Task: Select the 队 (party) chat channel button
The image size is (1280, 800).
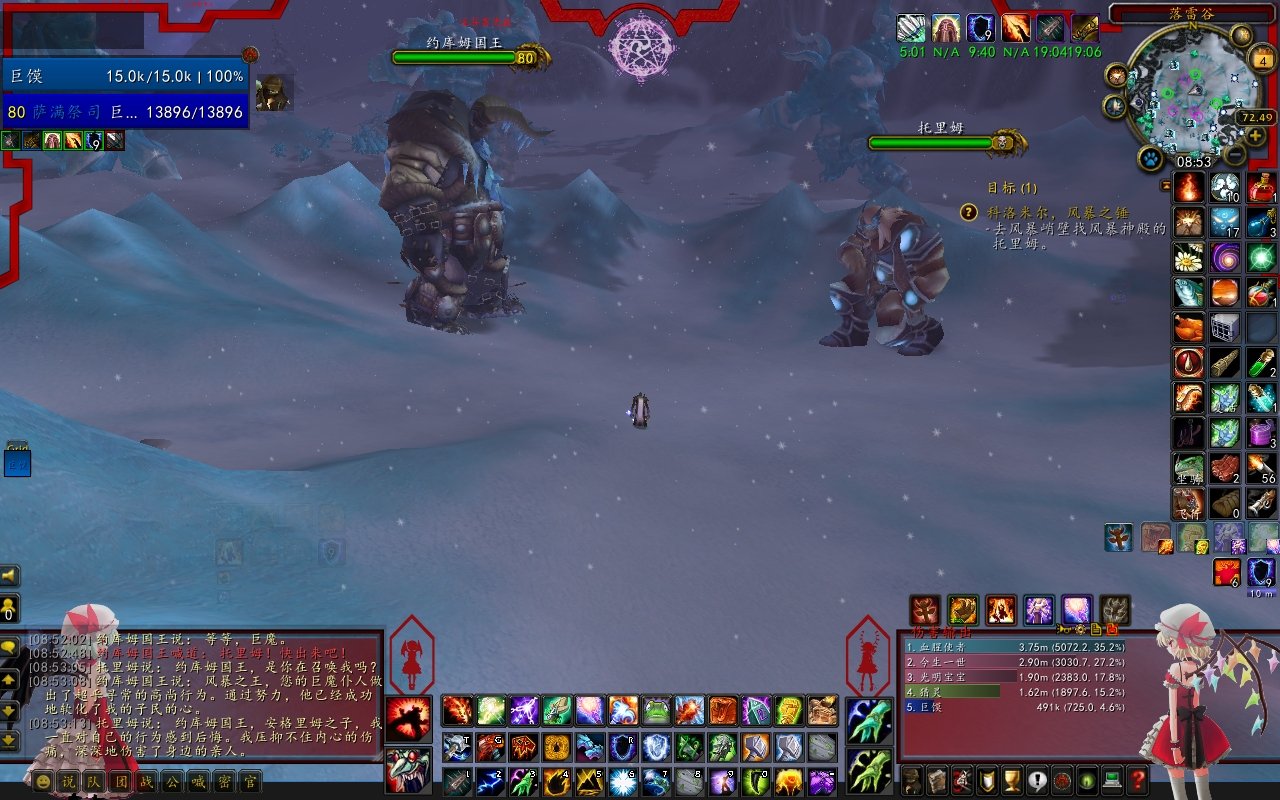Action: (94, 781)
